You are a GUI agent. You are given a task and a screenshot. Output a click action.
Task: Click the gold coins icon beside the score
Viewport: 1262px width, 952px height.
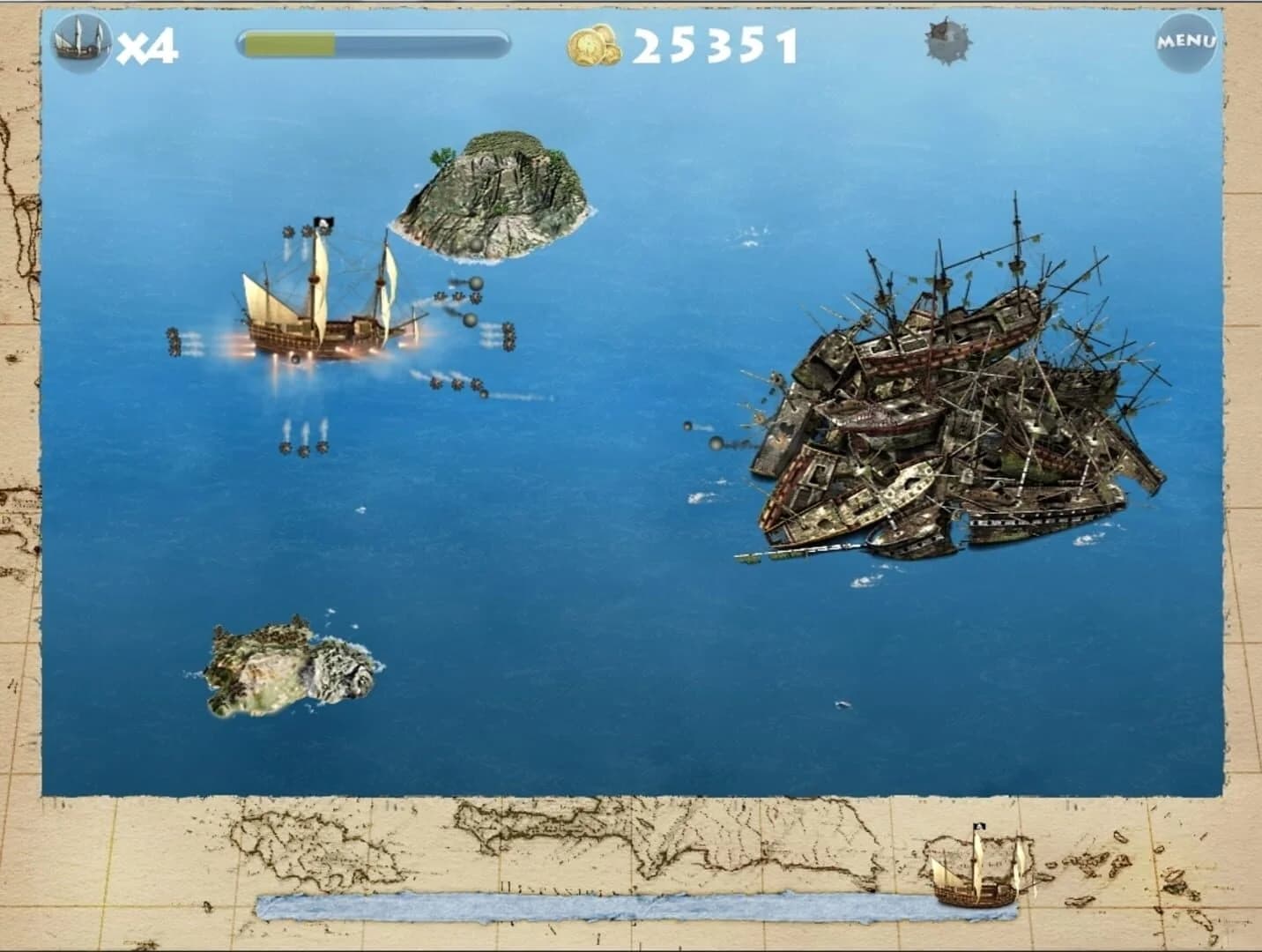[x=592, y=42]
